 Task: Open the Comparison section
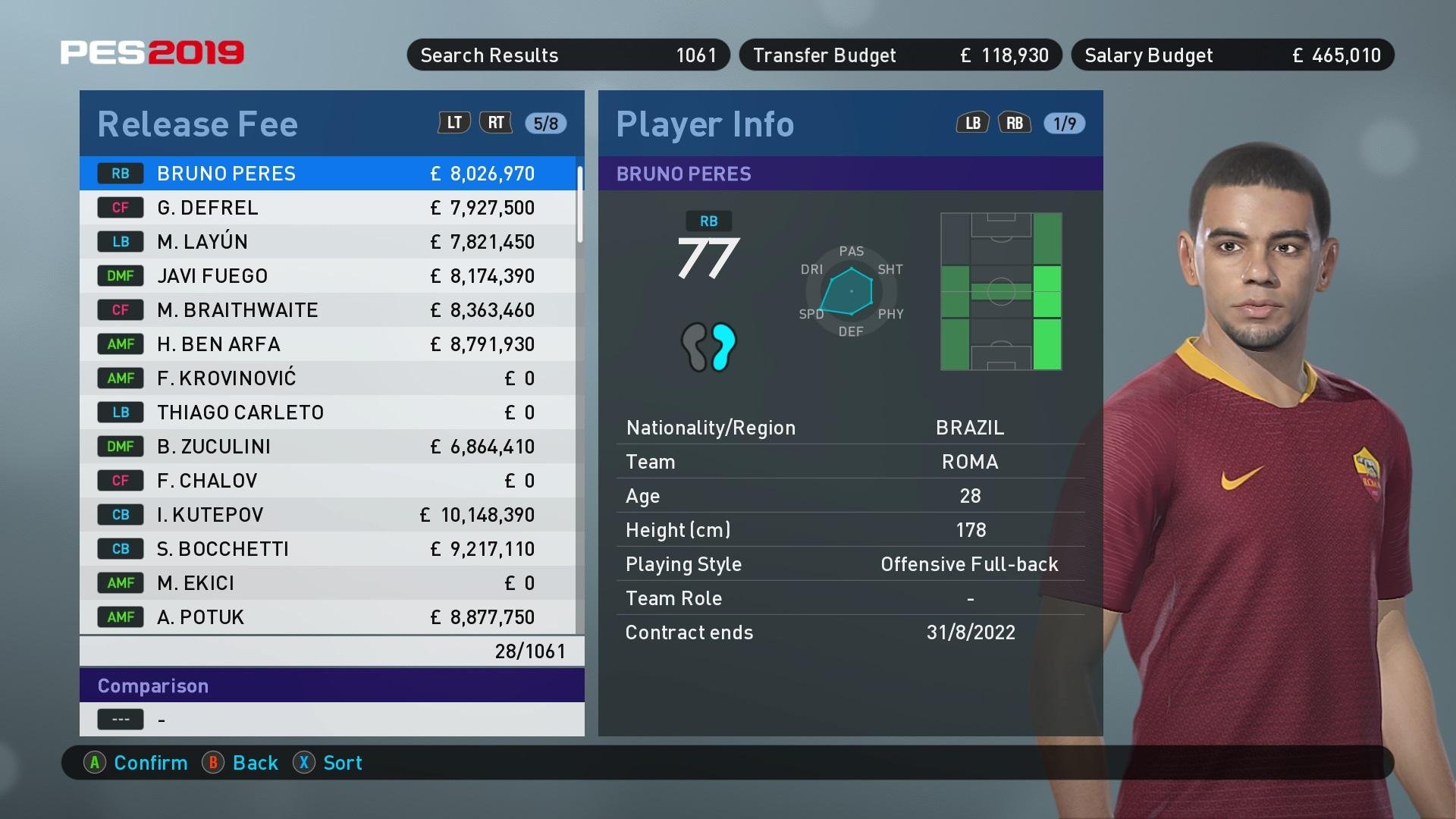[153, 686]
